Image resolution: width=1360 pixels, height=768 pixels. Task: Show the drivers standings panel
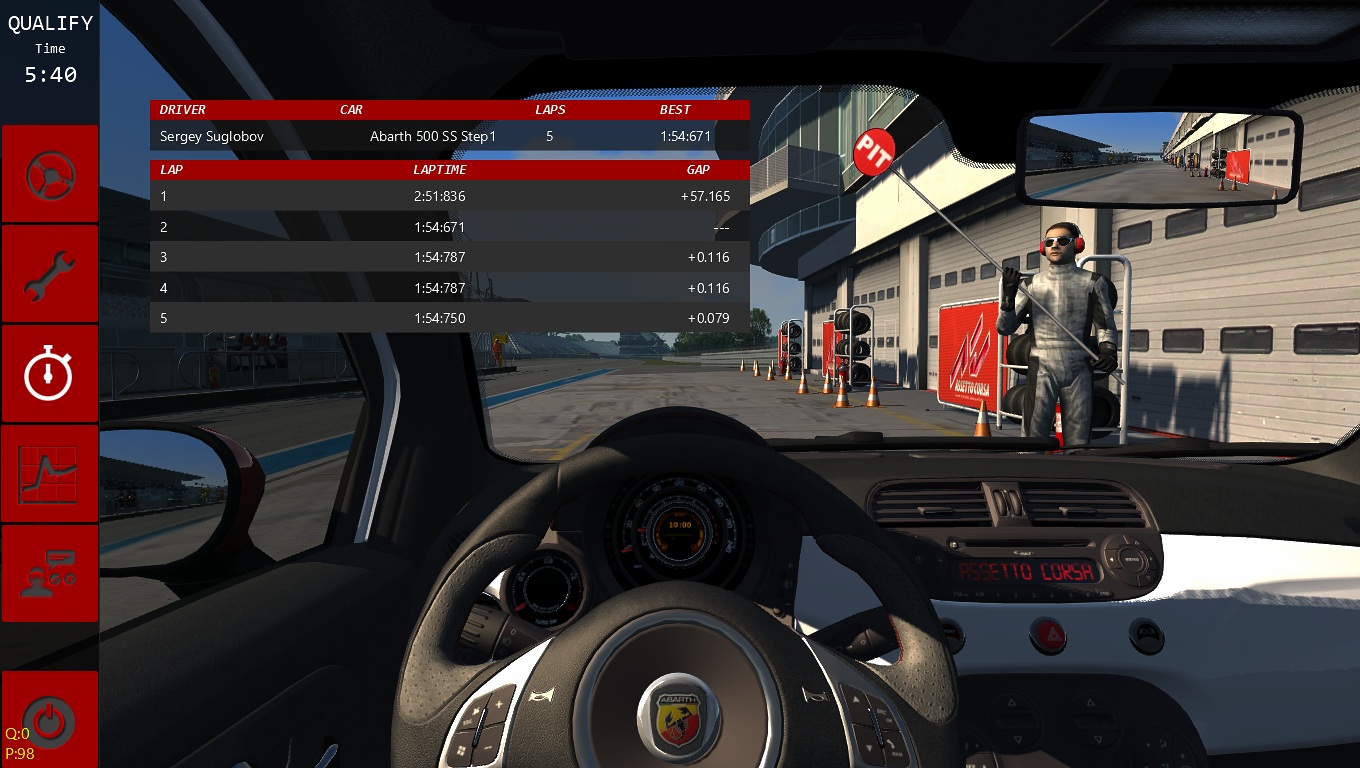coord(50,574)
